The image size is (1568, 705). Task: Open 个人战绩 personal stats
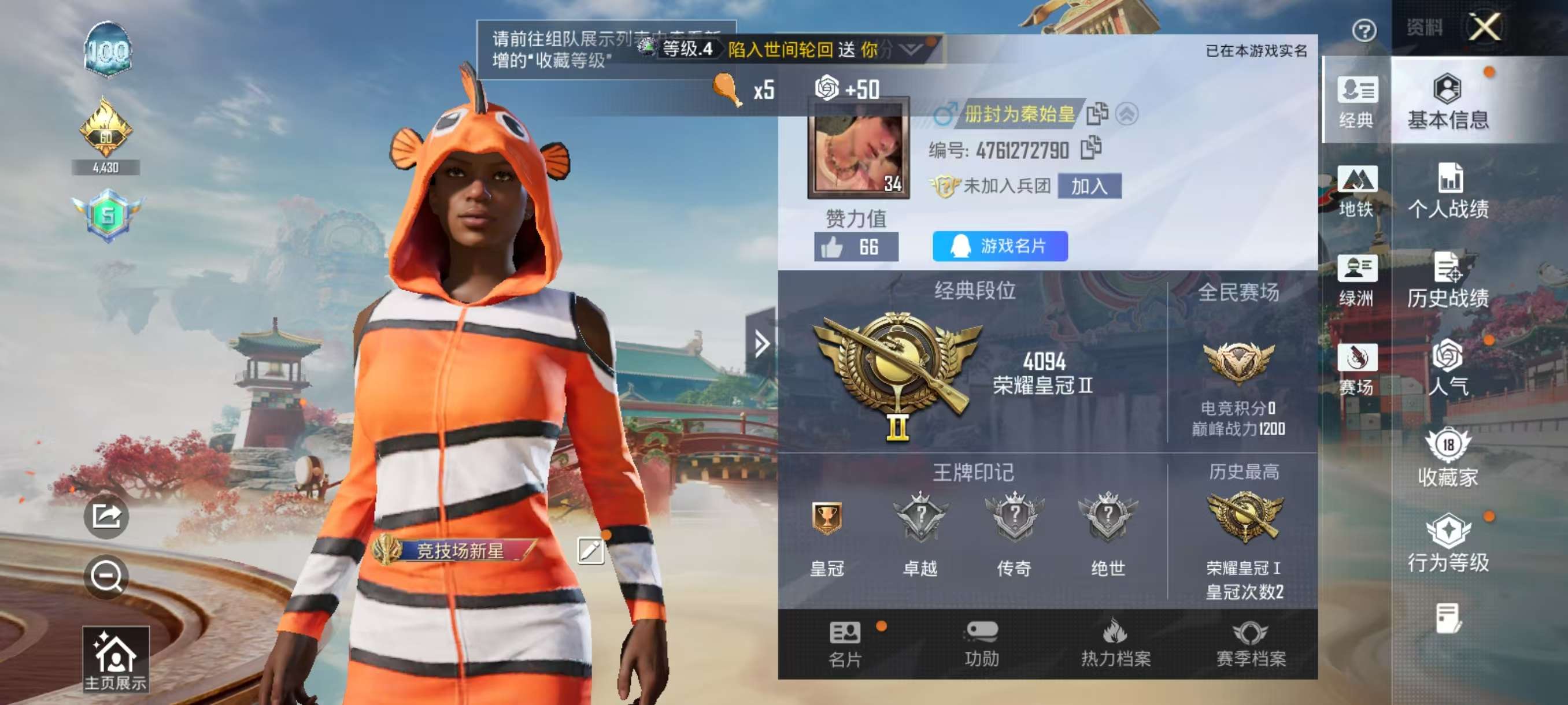tap(1448, 191)
